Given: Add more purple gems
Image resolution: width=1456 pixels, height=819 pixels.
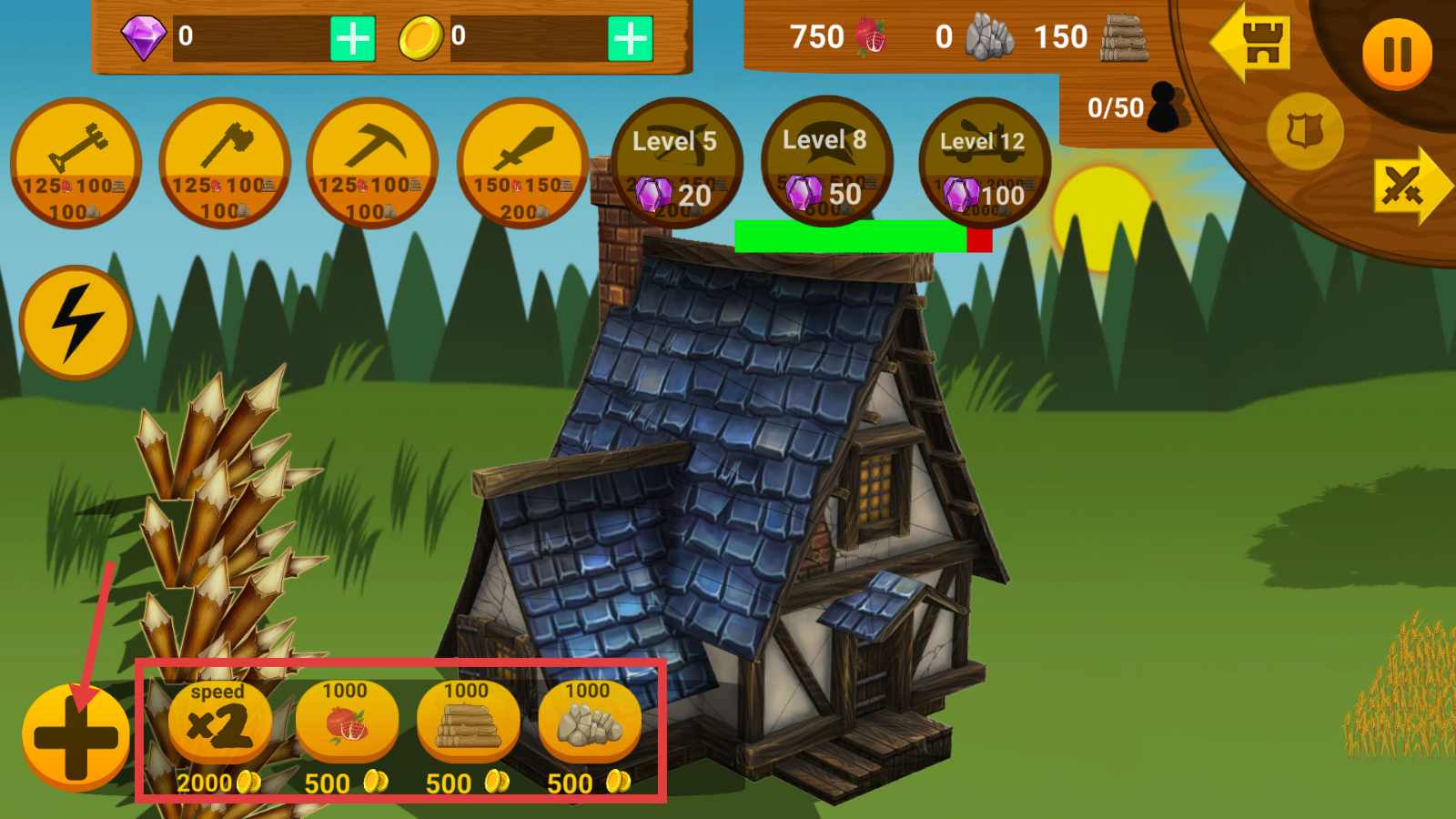Looking at the screenshot, I should coord(352,39).
